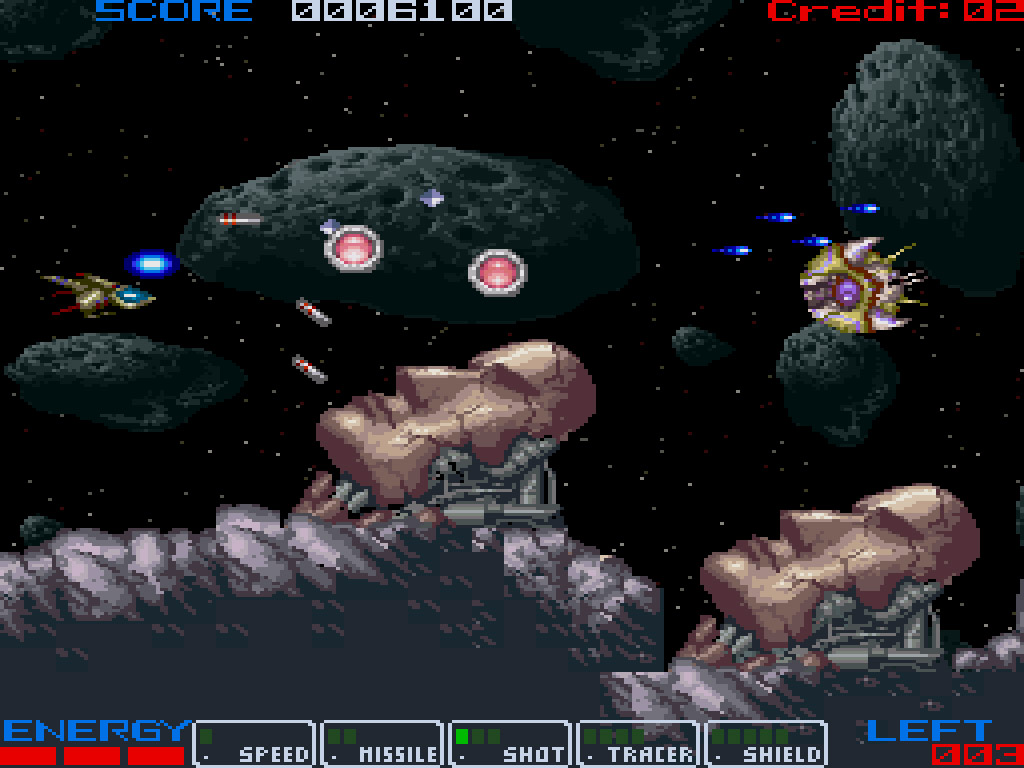This screenshot has width=1024, height=768.
Task: Select the SHIELD power-up slot
Action: 766,744
